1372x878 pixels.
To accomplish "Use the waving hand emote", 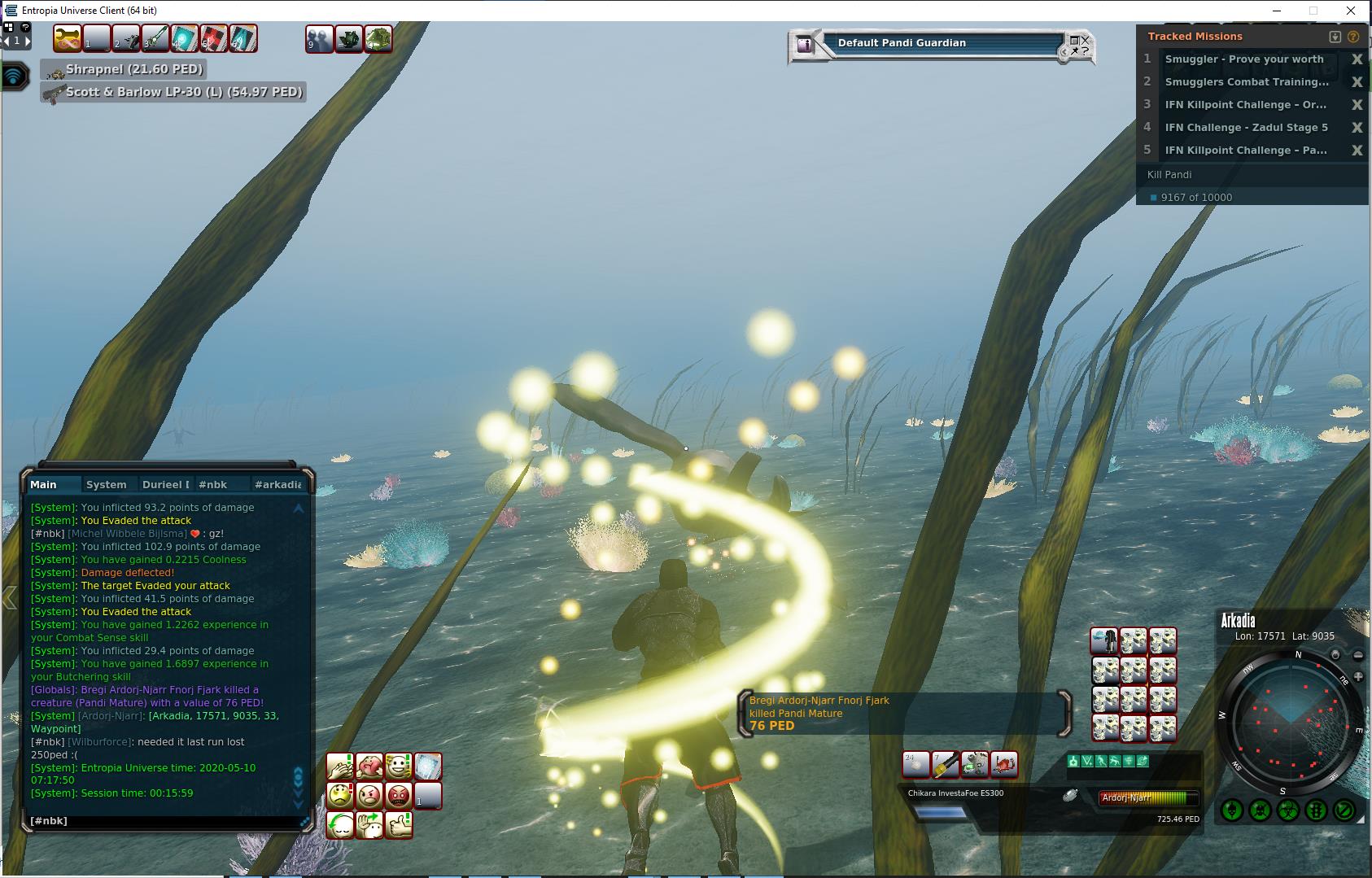I will tap(369, 824).
